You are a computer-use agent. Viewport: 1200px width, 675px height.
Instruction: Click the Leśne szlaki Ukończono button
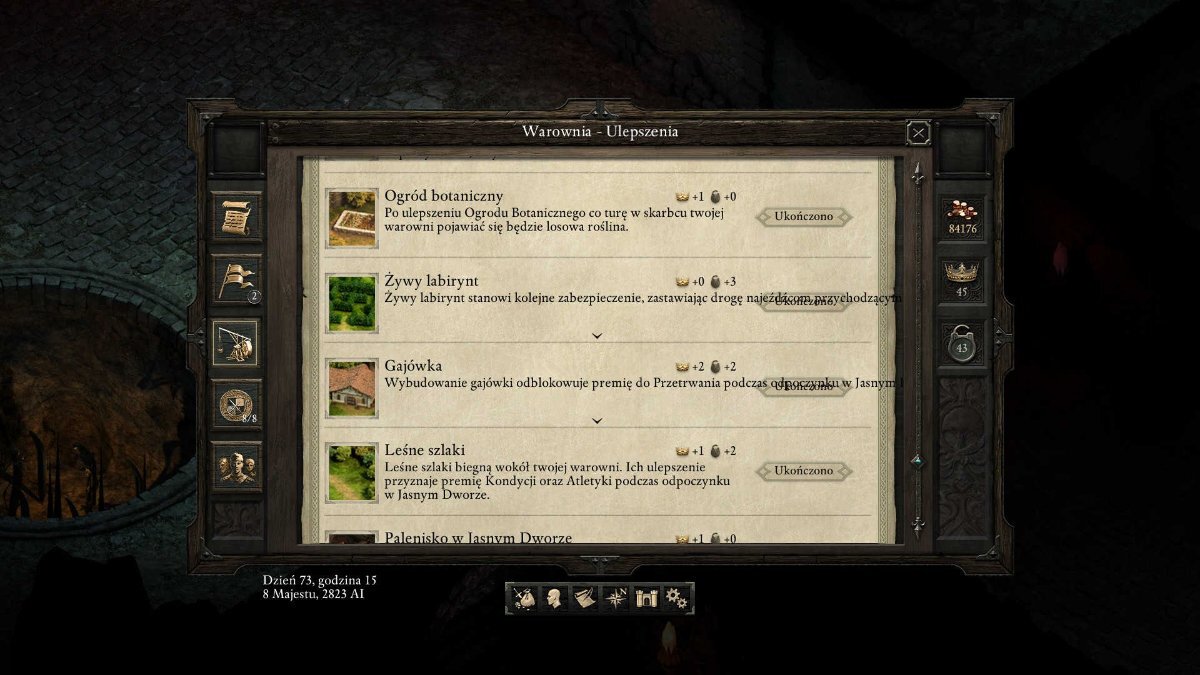[x=803, y=470]
